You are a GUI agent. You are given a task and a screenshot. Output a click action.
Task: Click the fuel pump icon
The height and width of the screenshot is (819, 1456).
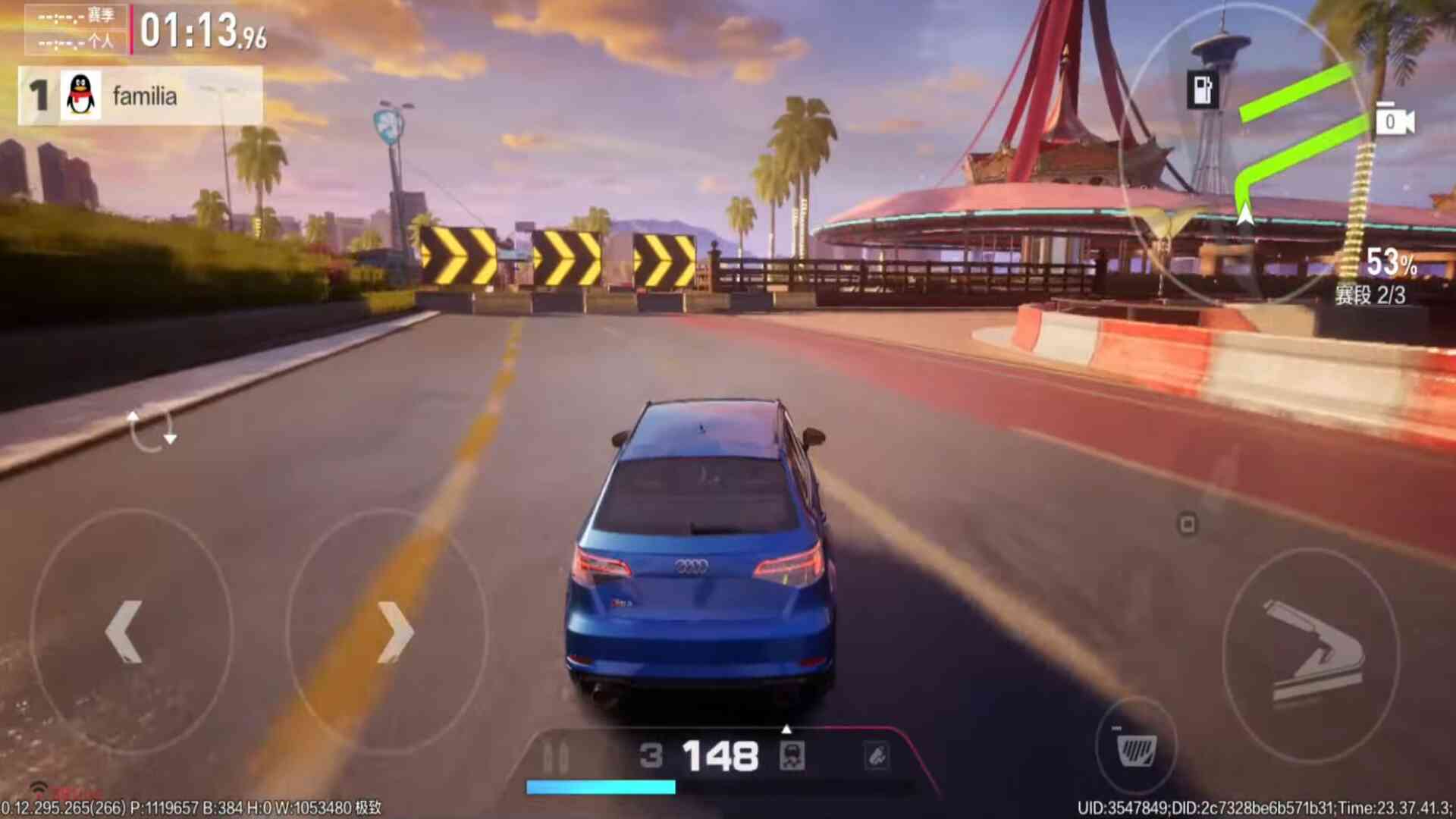[x=1203, y=90]
